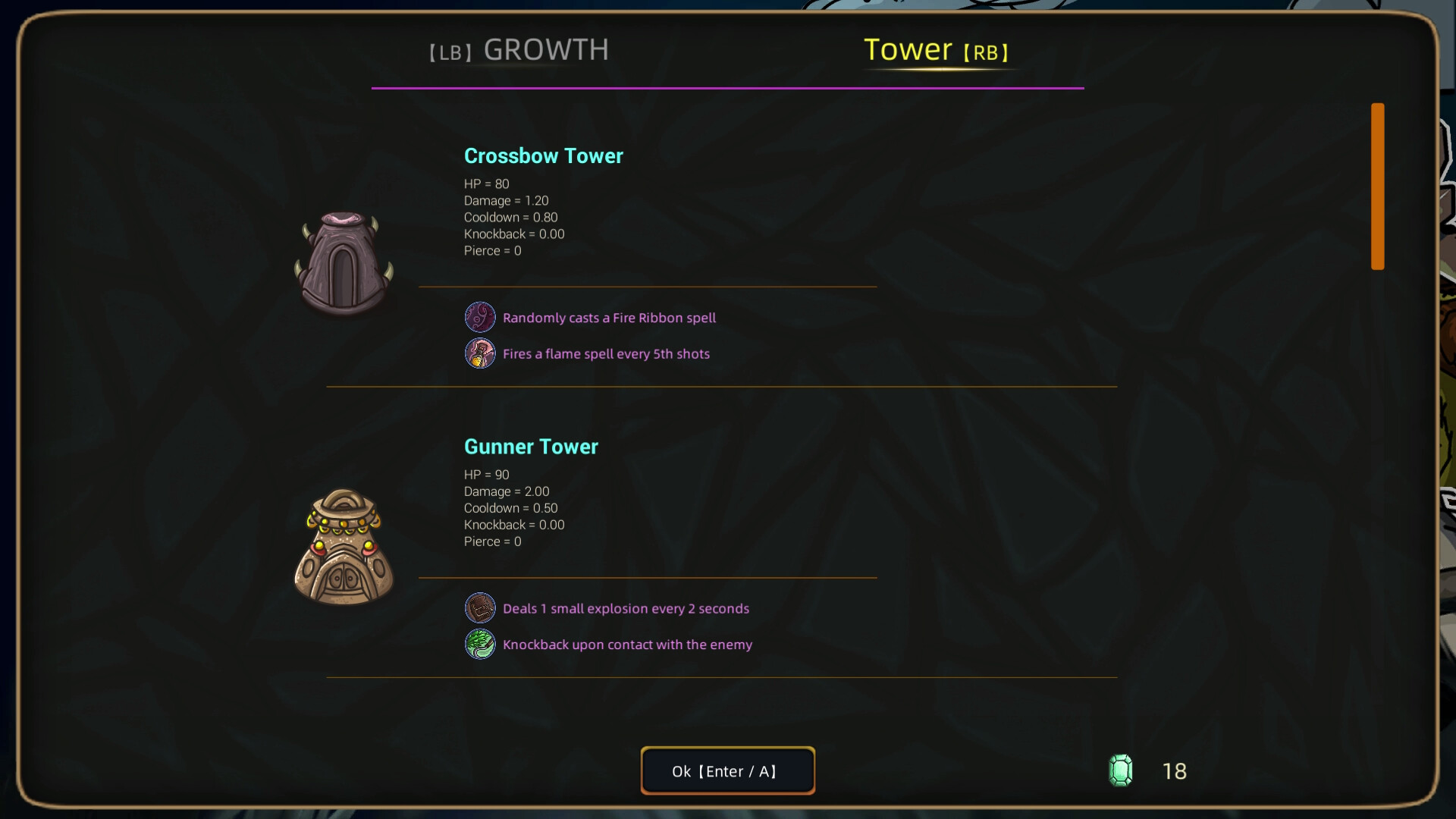Viewport: 1456px width, 819px height.
Task: Click the small explosion perk icon
Action: coord(480,607)
